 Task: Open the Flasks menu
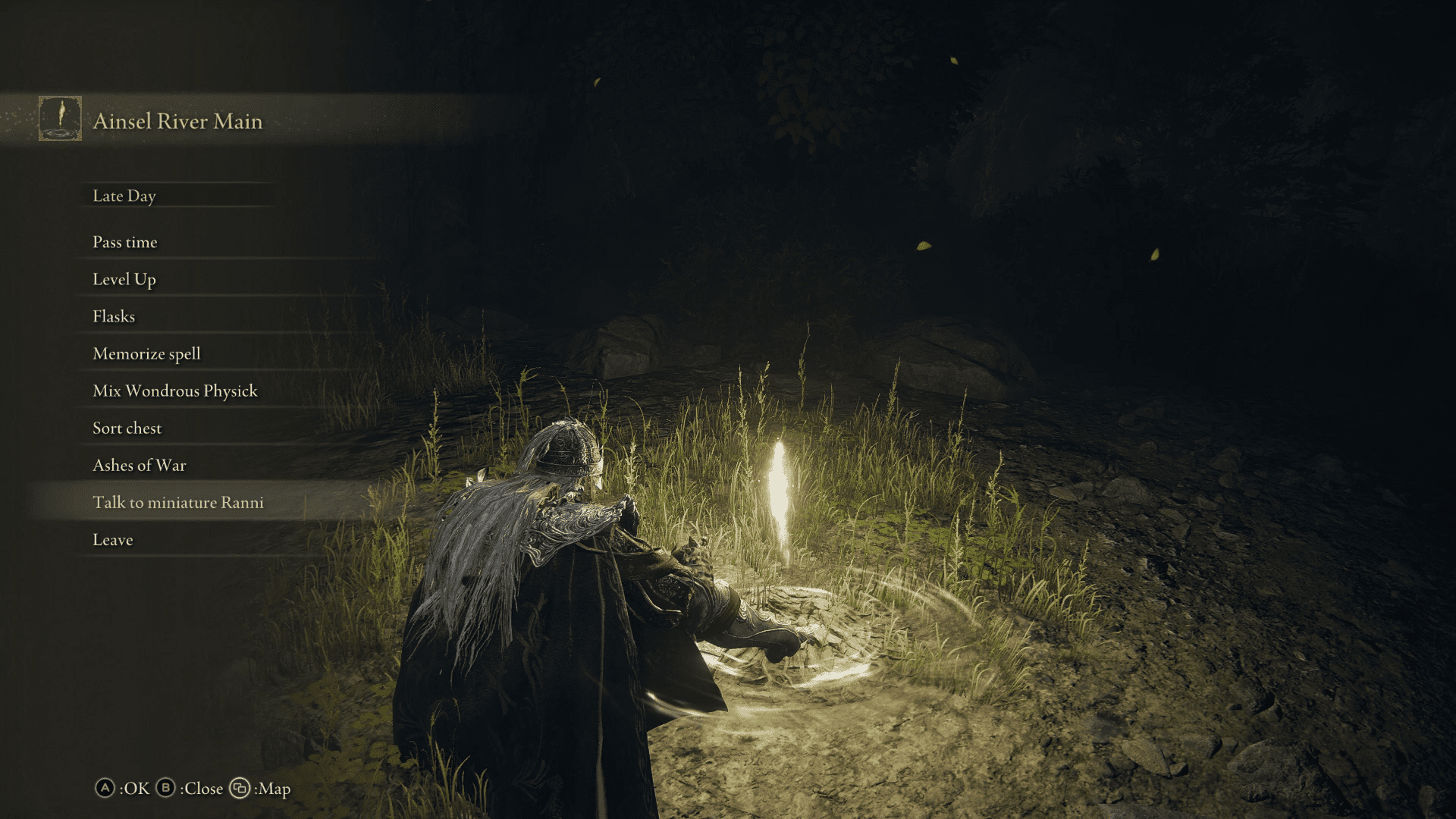112,316
